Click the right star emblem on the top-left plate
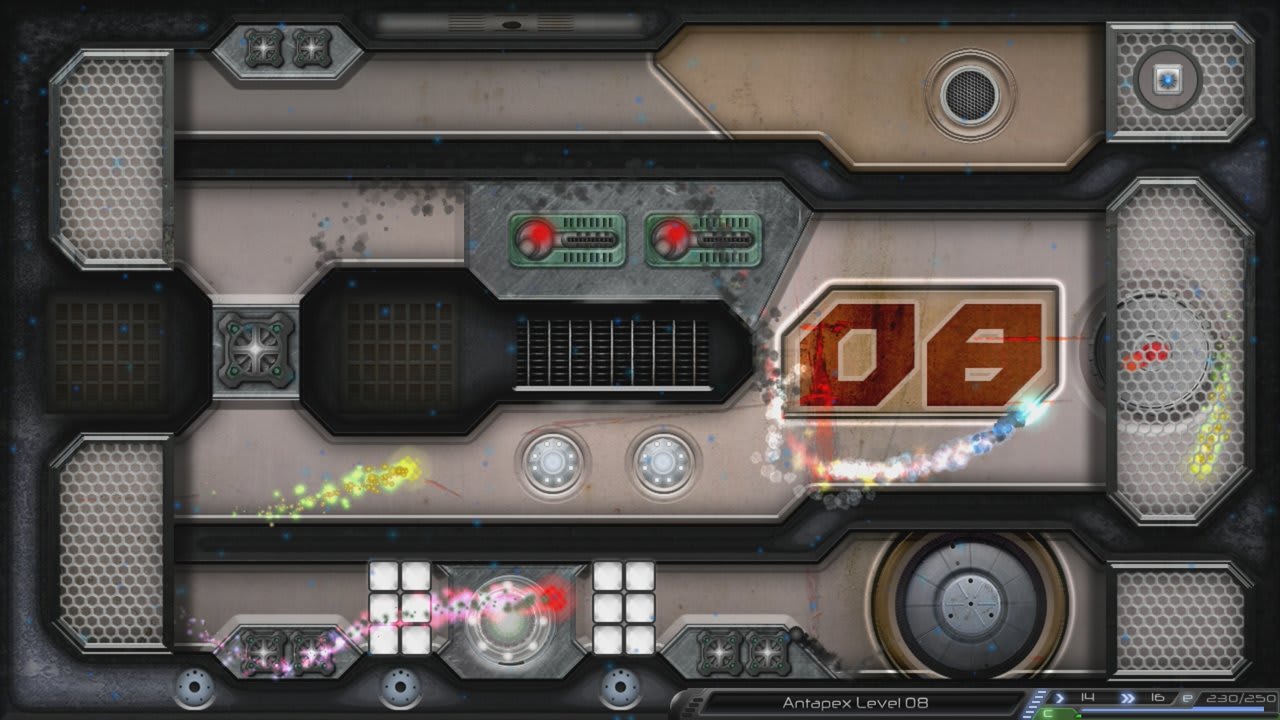Screen dimensions: 1280x720 312,47
